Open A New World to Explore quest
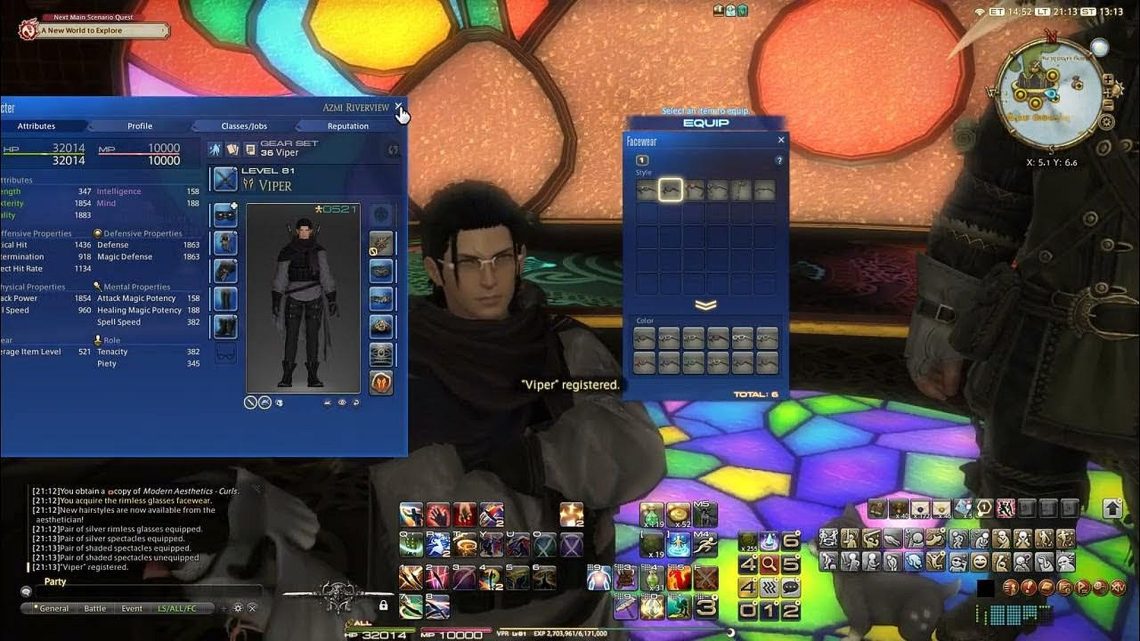Viewport: 1140px width, 641px height. point(96,31)
